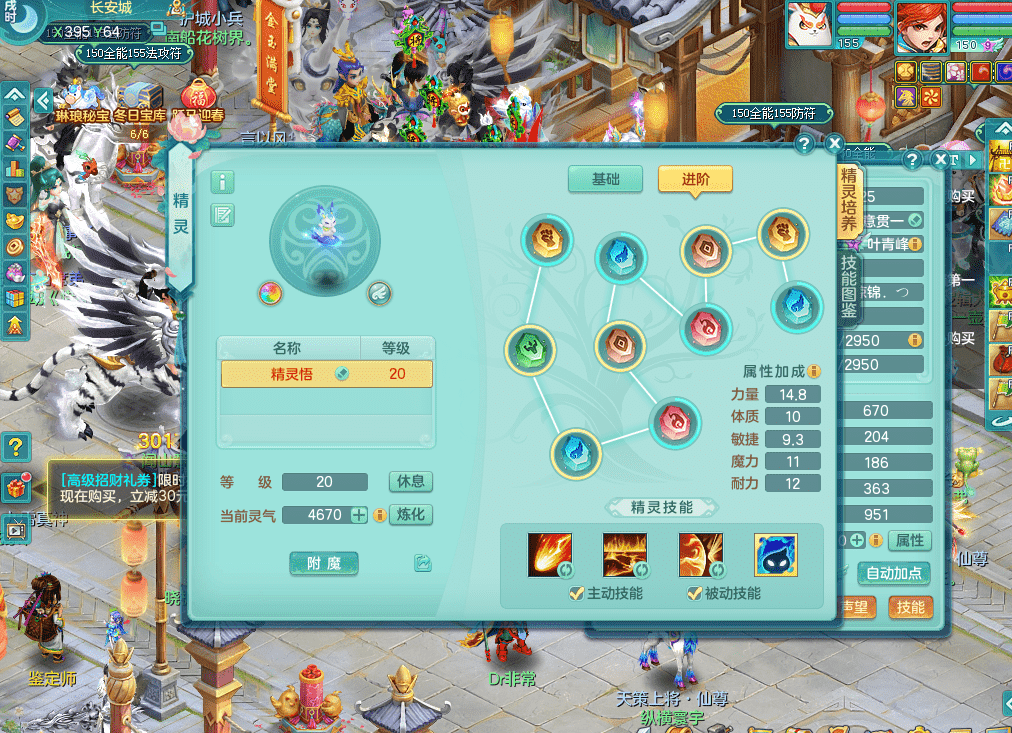Screen dimensions: 1012x733
Task: Open the 高级招财礼券 gift box icon
Action: pyautogui.click(x=15, y=488)
